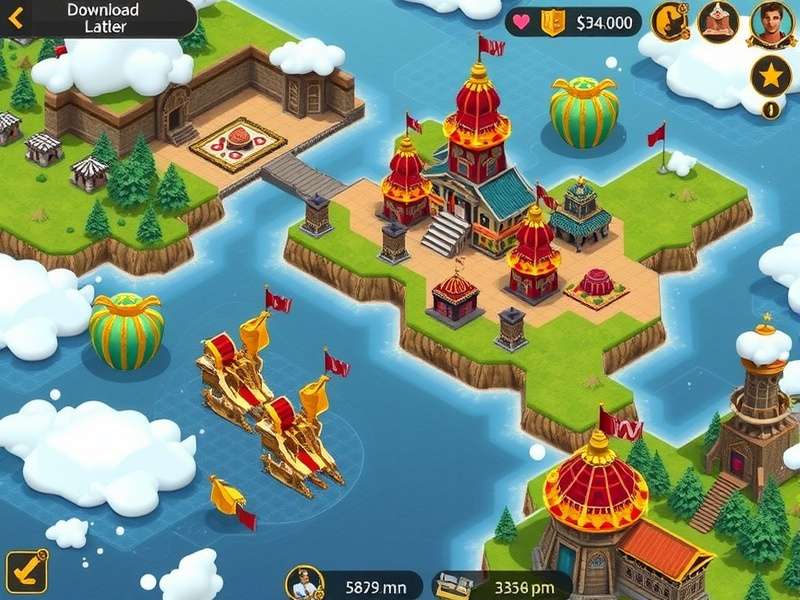Screen dimensions: 800x600
Task: Open the treasure chest resource icon
Action: [x=452, y=584]
